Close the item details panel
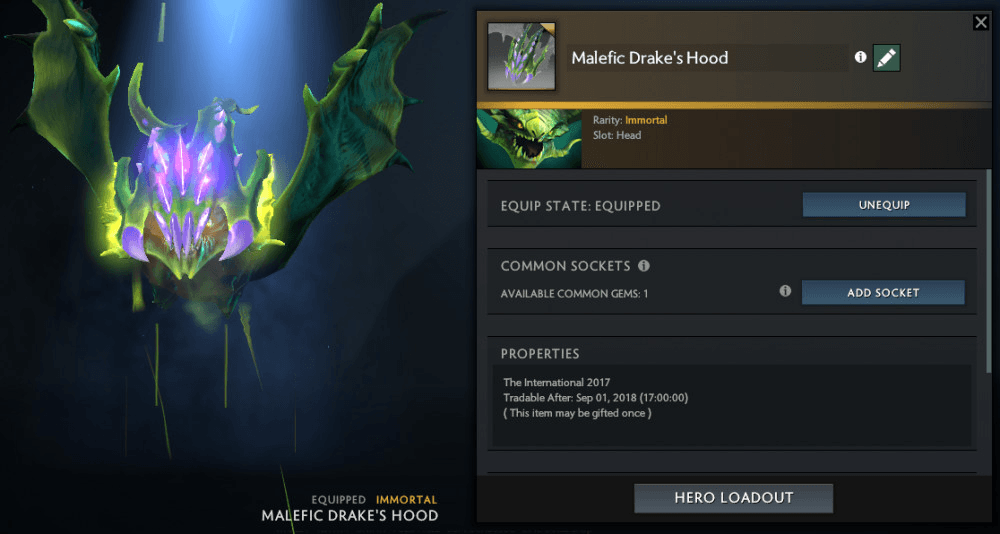 980,22
